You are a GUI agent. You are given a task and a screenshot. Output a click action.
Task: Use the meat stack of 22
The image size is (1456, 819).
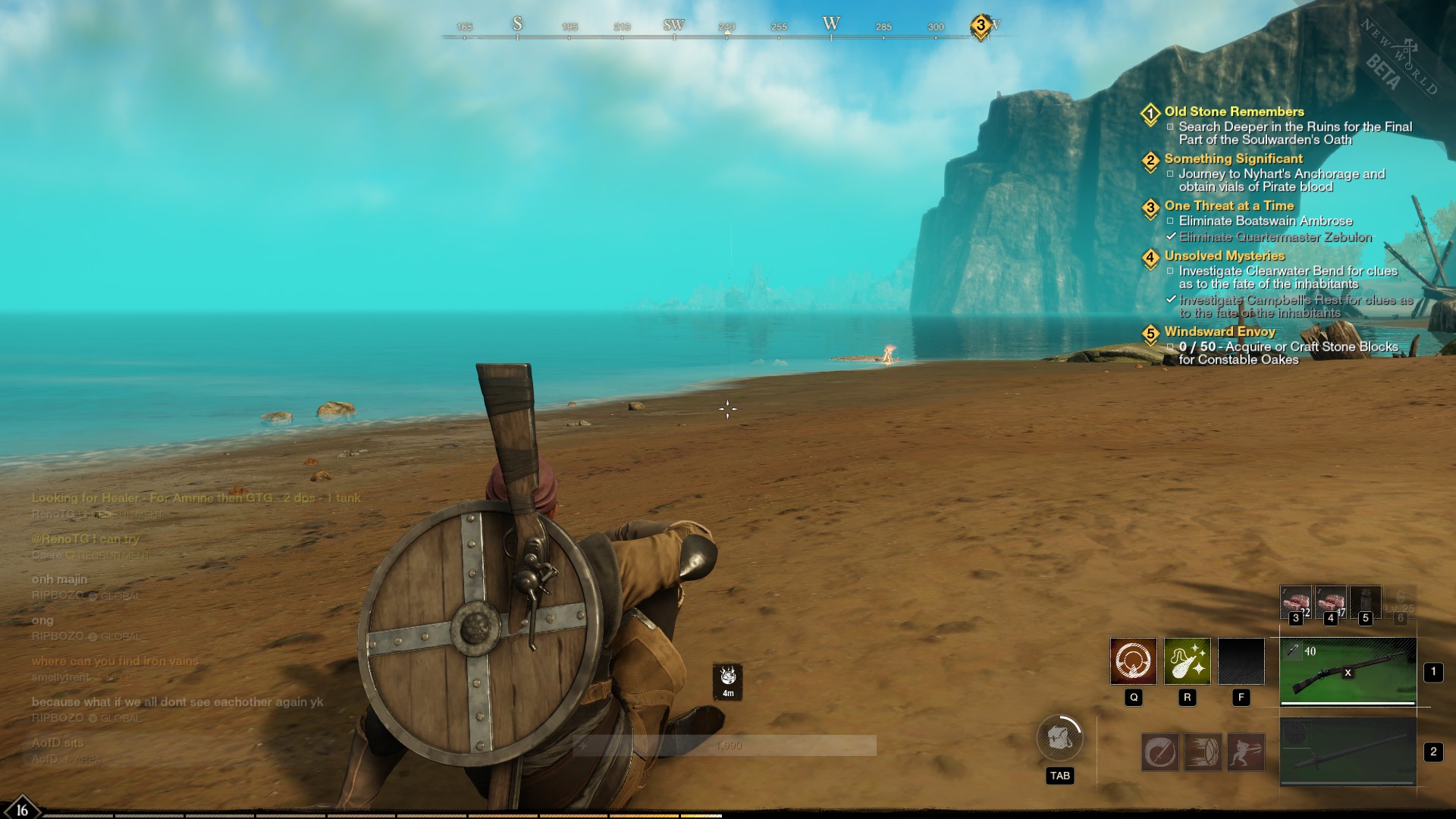1295,602
